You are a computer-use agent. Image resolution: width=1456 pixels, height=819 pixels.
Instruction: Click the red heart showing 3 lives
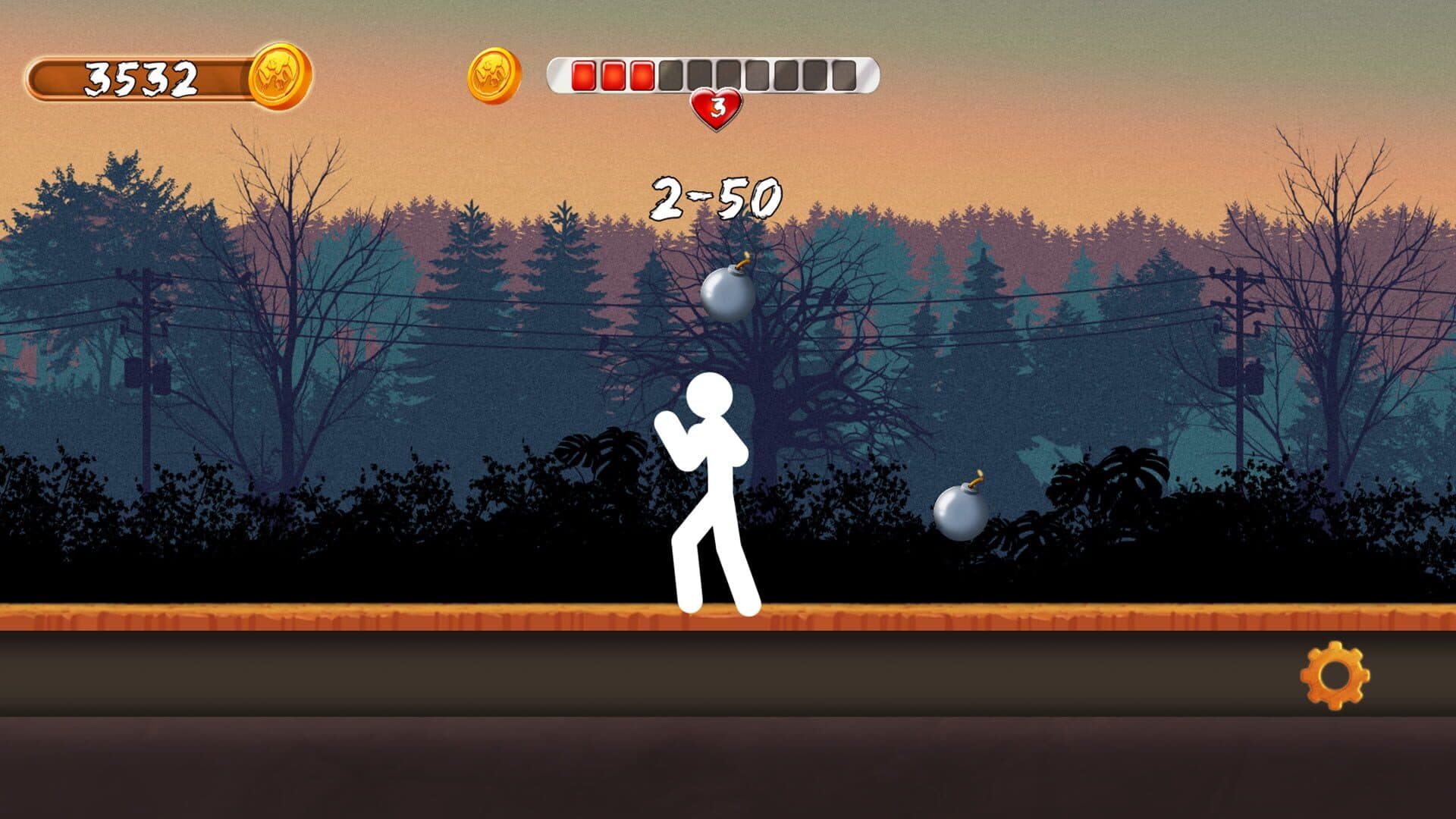click(x=716, y=106)
